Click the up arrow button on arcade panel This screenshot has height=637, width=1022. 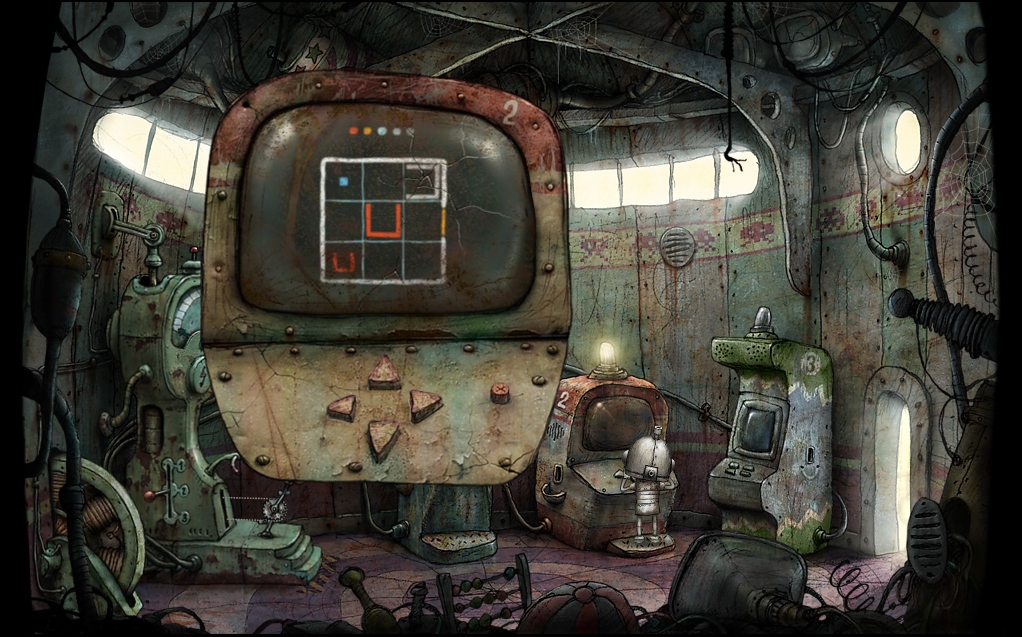point(384,374)
